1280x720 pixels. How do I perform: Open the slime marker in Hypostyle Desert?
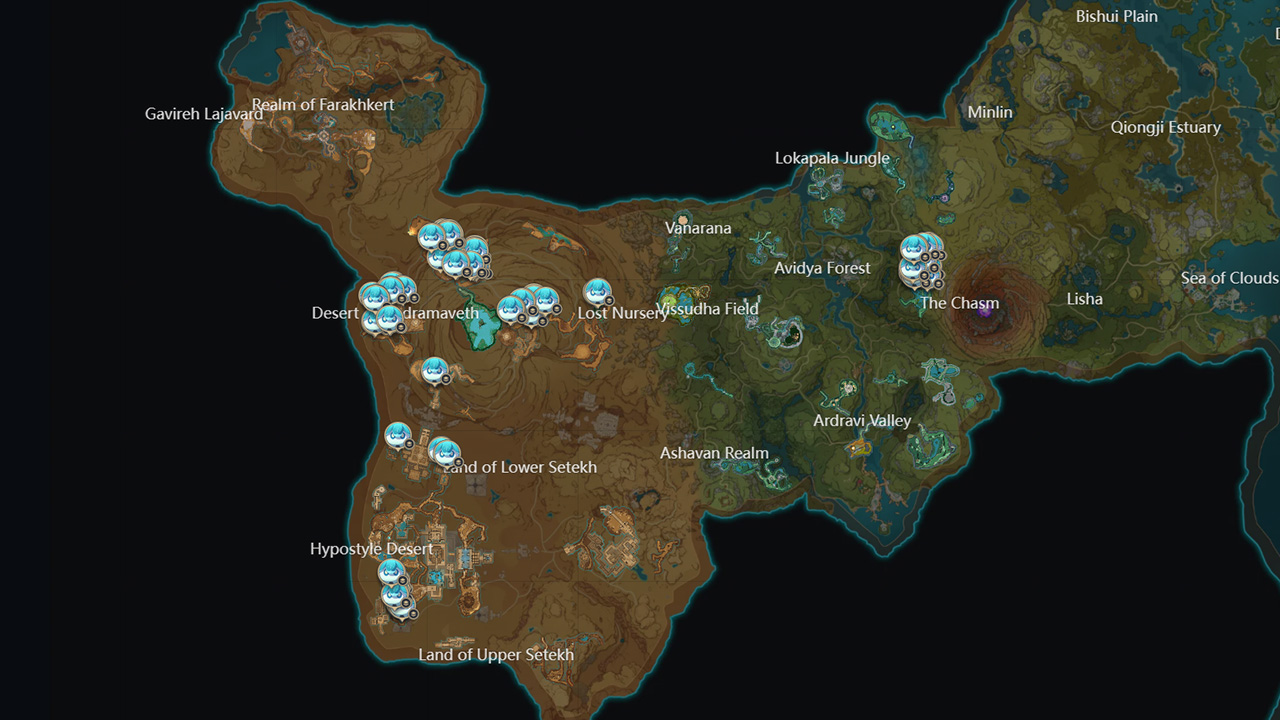pyautogui.click(x=390, y=570)
